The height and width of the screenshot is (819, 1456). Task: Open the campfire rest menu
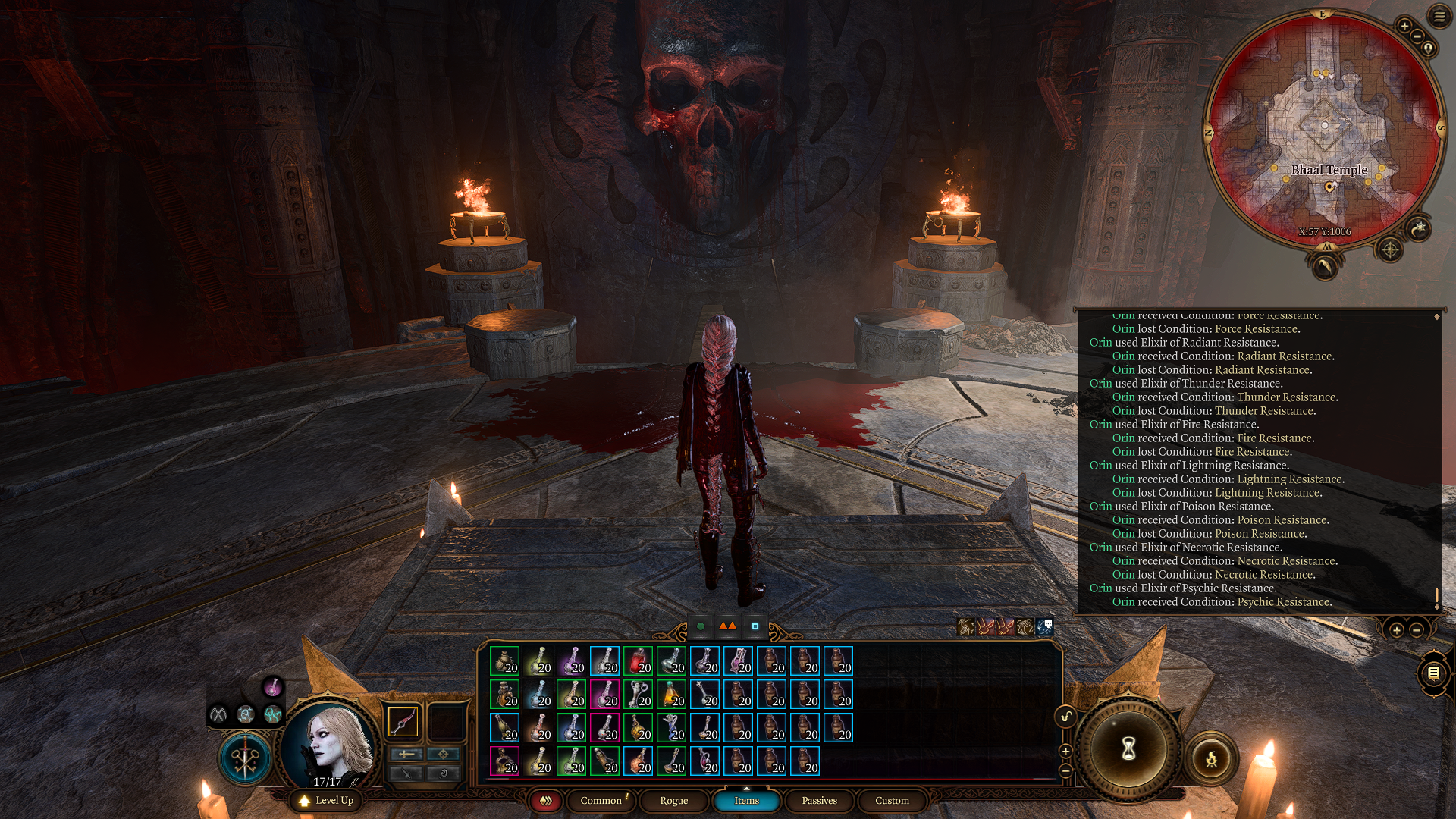tap(1211, 758)
